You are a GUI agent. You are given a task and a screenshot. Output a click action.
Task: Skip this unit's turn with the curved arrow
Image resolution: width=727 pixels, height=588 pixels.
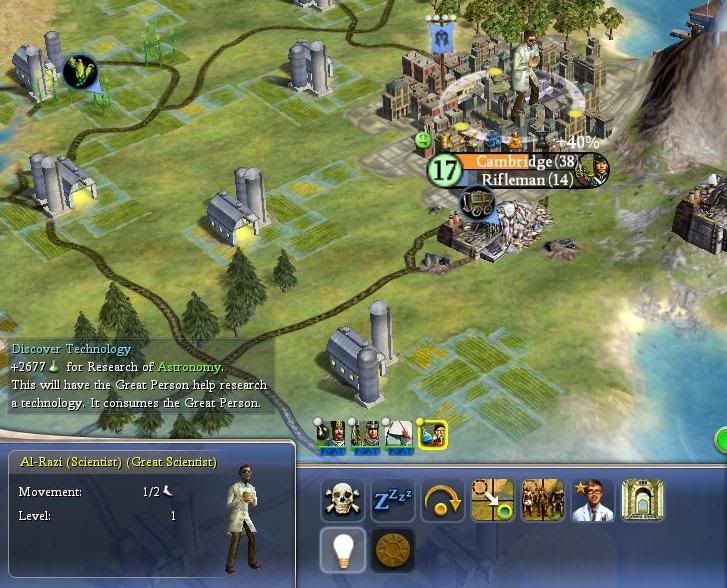click(x=443, y=500)
